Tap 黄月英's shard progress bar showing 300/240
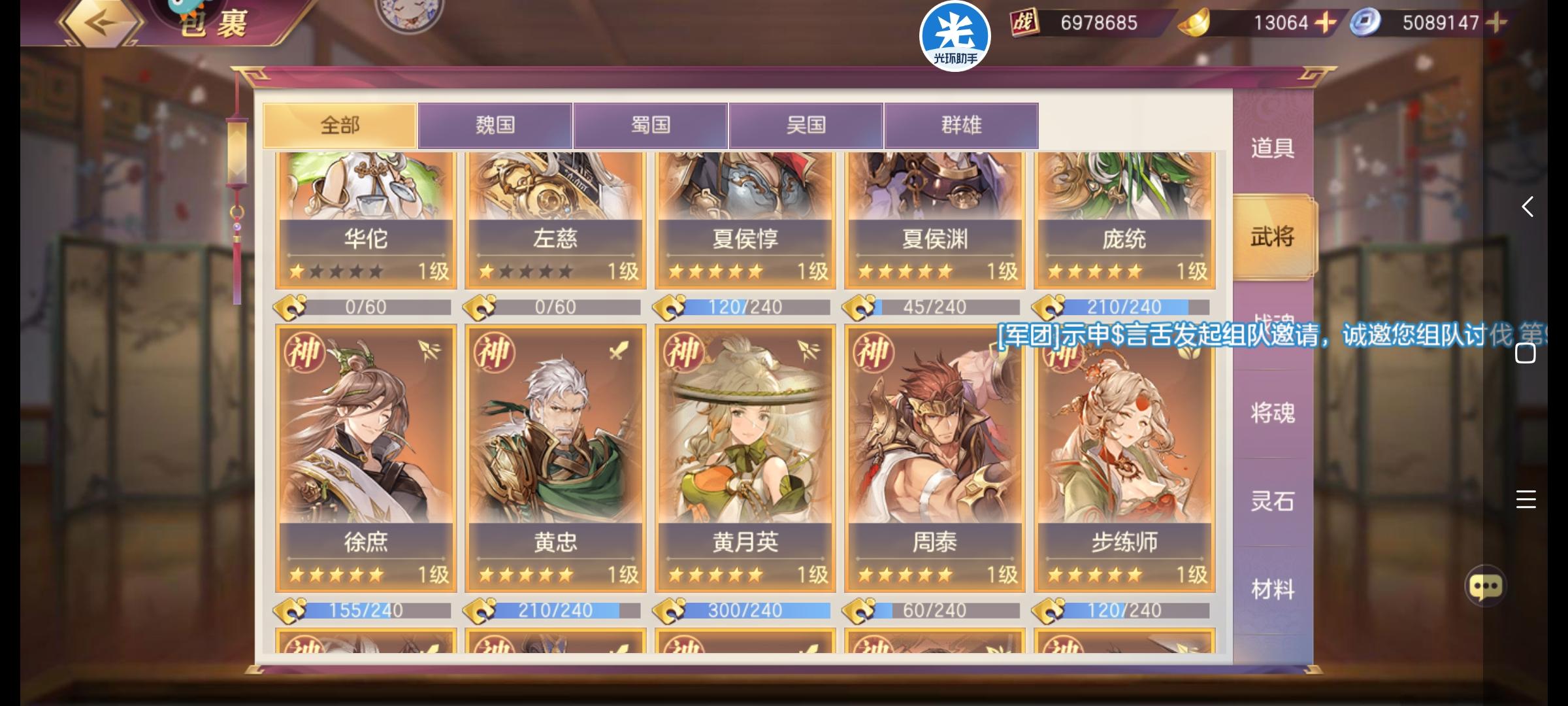This screenshot has width=1568, height=706. click(742, 611)
